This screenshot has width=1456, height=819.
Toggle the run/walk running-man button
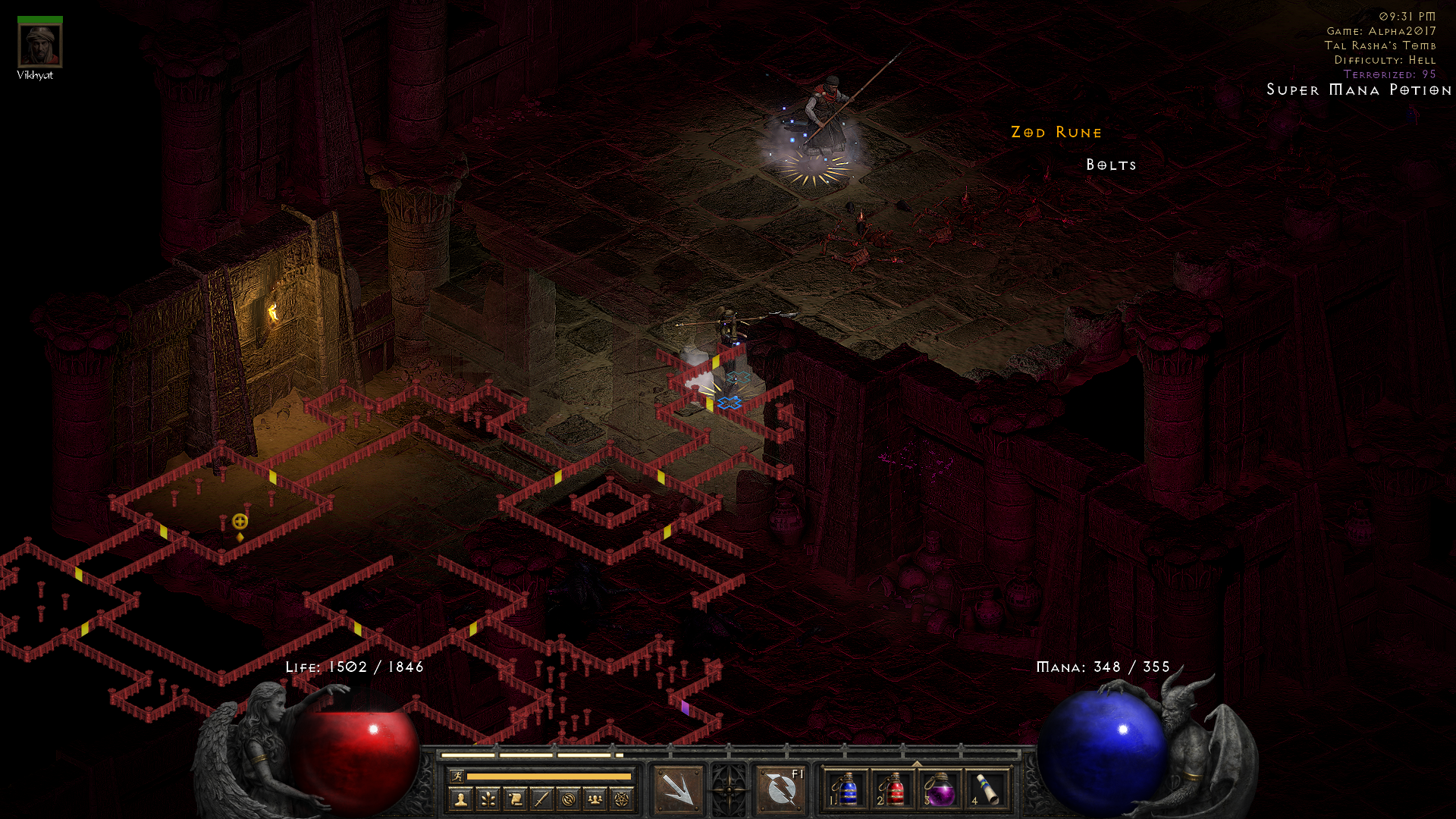click(x=457, y=776)
